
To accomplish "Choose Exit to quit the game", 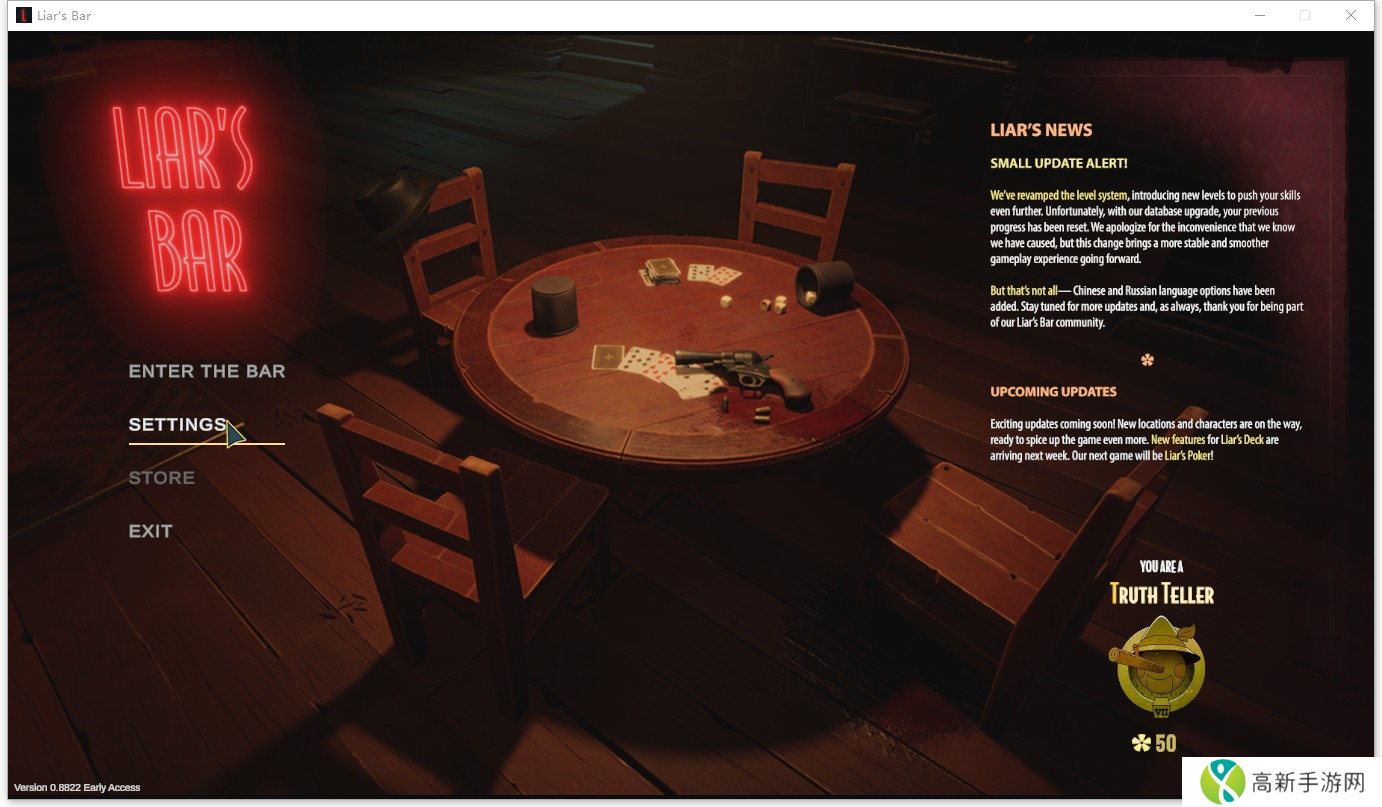I will pos(151,531).
